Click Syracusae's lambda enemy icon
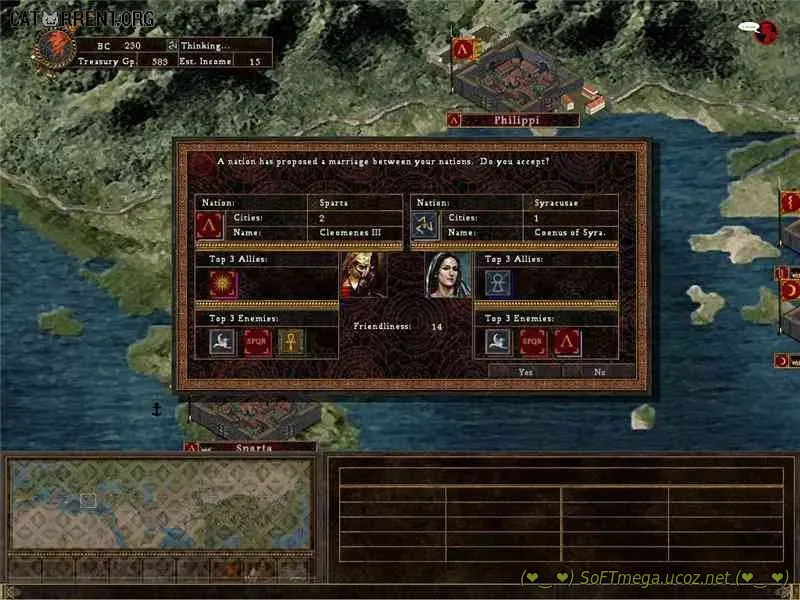 (x=568, y=342)
